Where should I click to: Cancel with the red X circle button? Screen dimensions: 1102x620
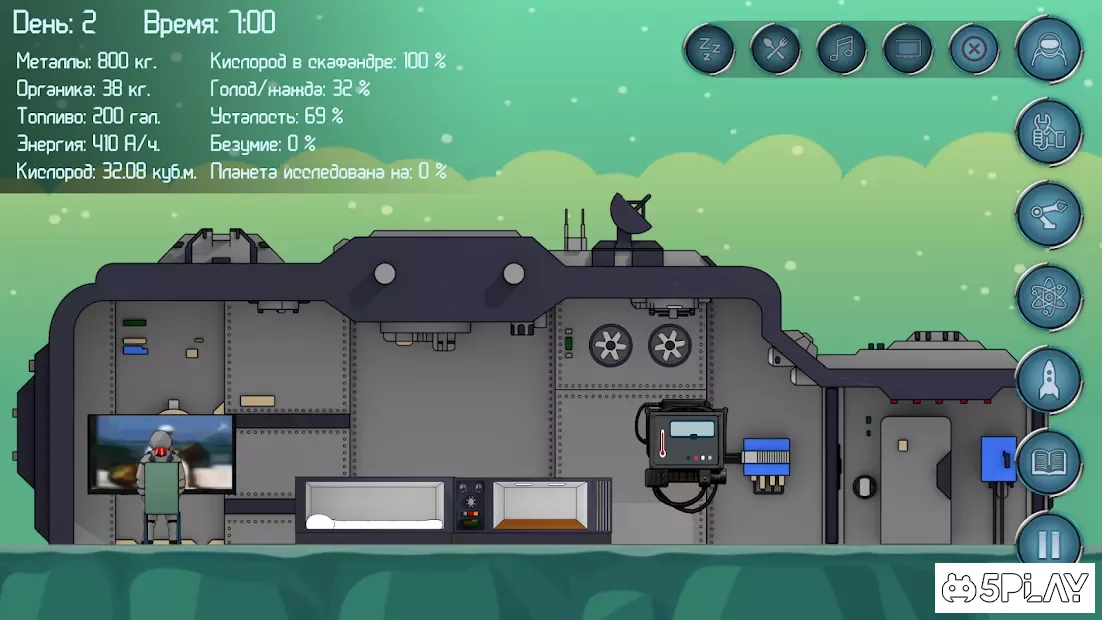973,48
